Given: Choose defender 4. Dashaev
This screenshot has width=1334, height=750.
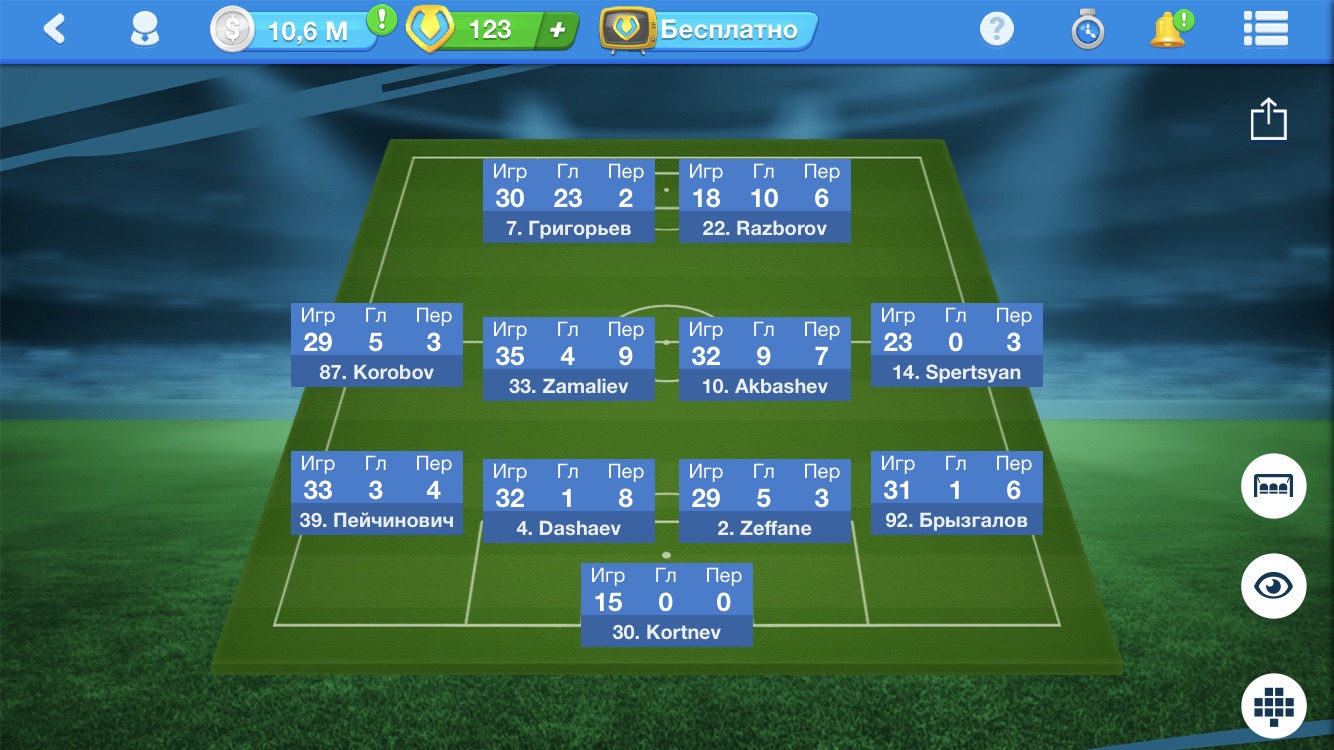Looking at the screenshot, I should [x=568, y=500].
